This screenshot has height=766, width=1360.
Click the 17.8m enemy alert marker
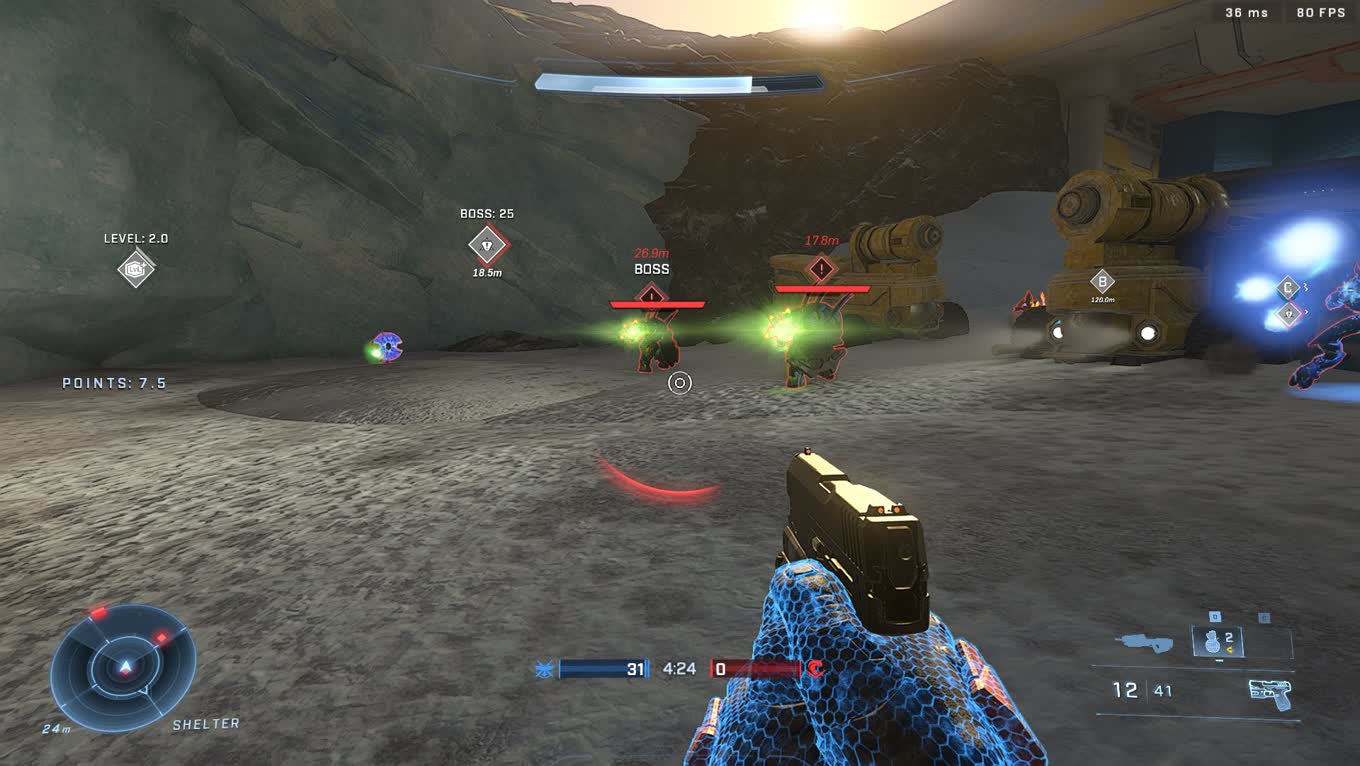821,268
